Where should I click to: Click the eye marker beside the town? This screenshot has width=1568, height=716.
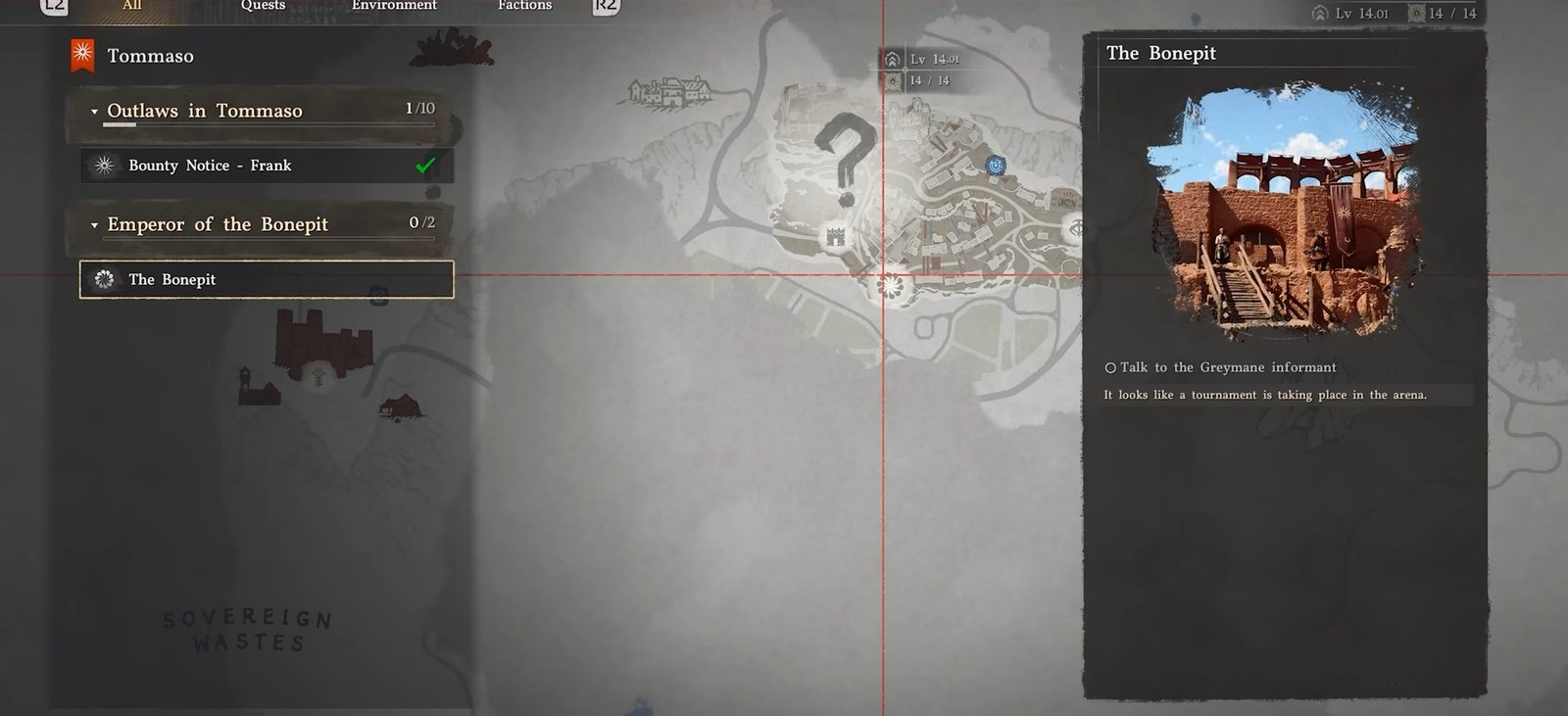pos(1075,229)
